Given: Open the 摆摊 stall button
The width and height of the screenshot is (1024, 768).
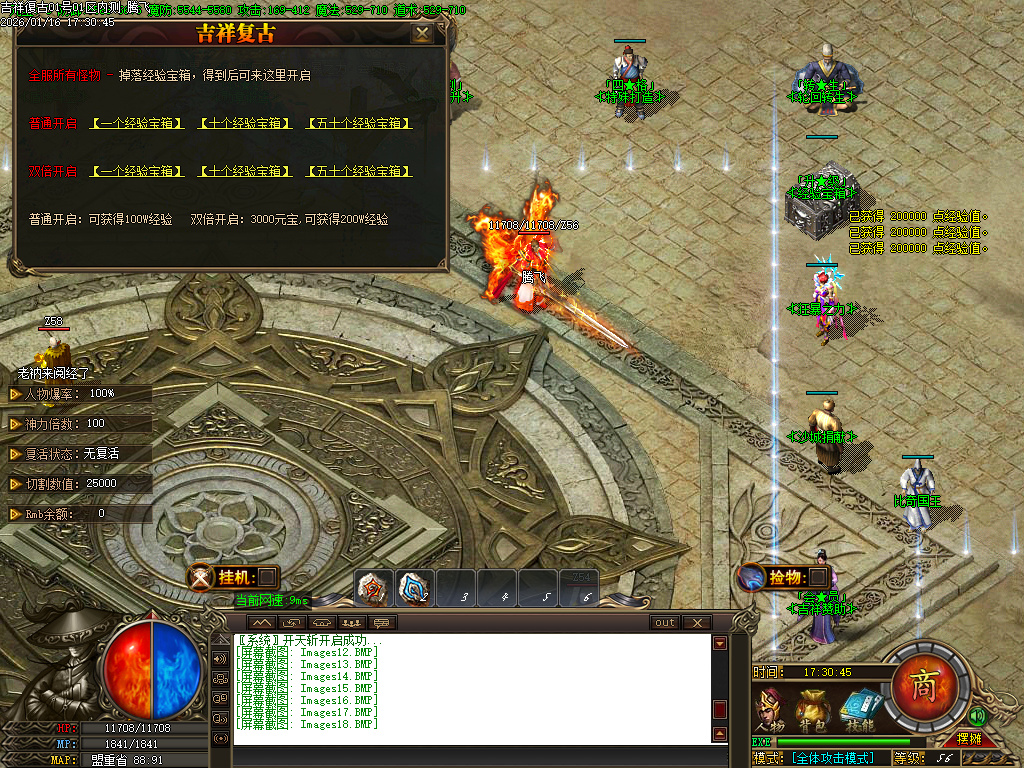Looking at the screenshot, I should (x=969, y=739).
